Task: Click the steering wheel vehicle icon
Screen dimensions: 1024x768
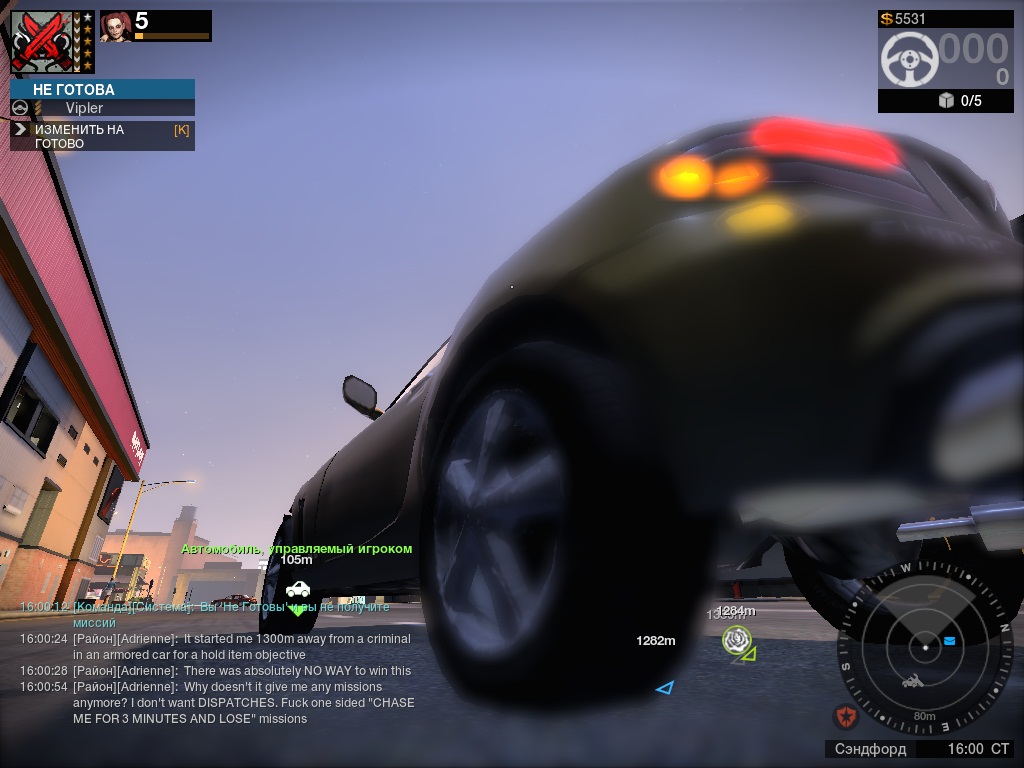Action: (908, 60)
